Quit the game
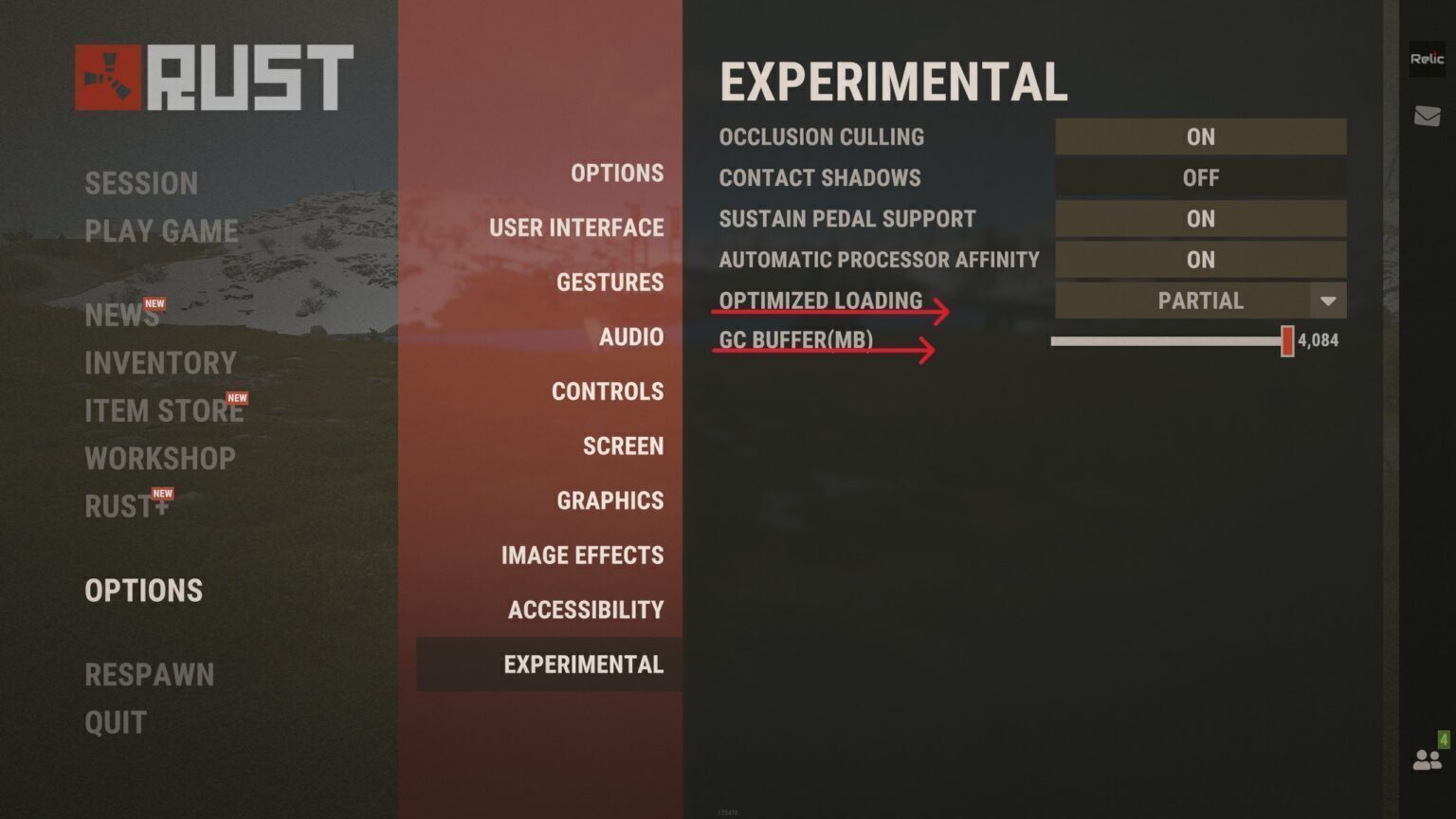Viewport: 1456px width, 819px height. tap(116, 722)
